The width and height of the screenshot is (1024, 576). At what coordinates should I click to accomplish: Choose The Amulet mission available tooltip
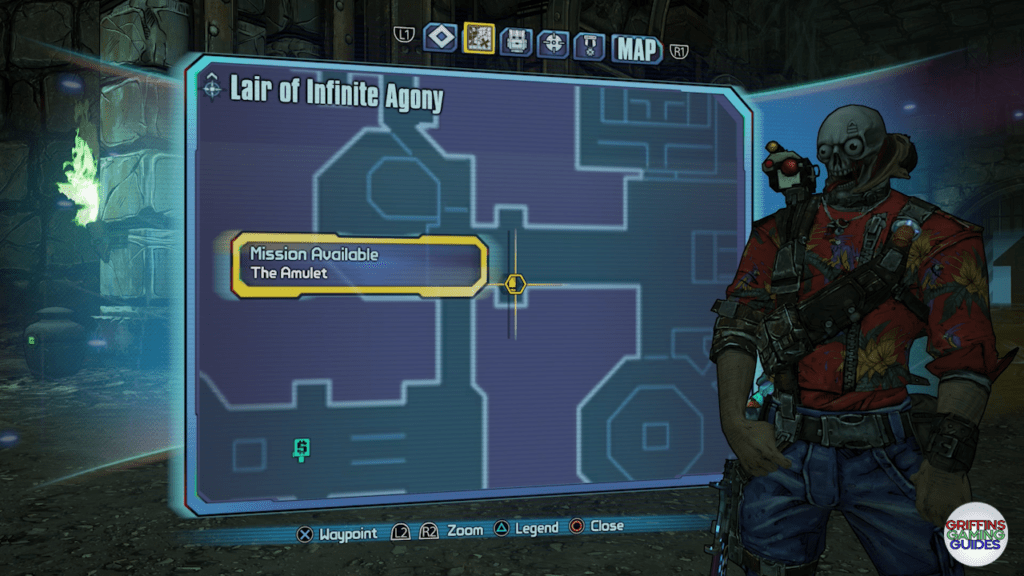(x=359, y=265)
